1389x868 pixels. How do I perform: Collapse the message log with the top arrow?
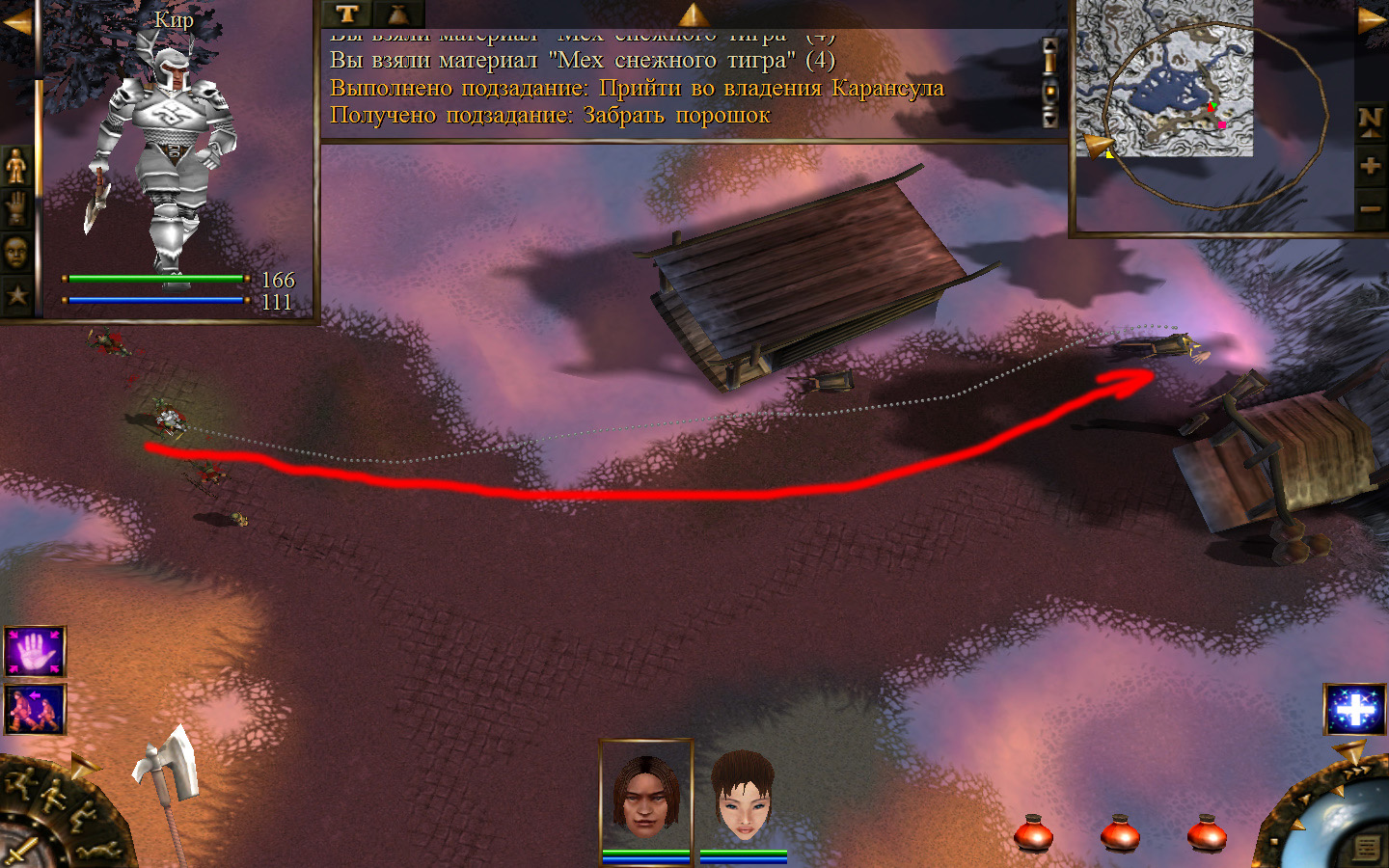(694, 14)
